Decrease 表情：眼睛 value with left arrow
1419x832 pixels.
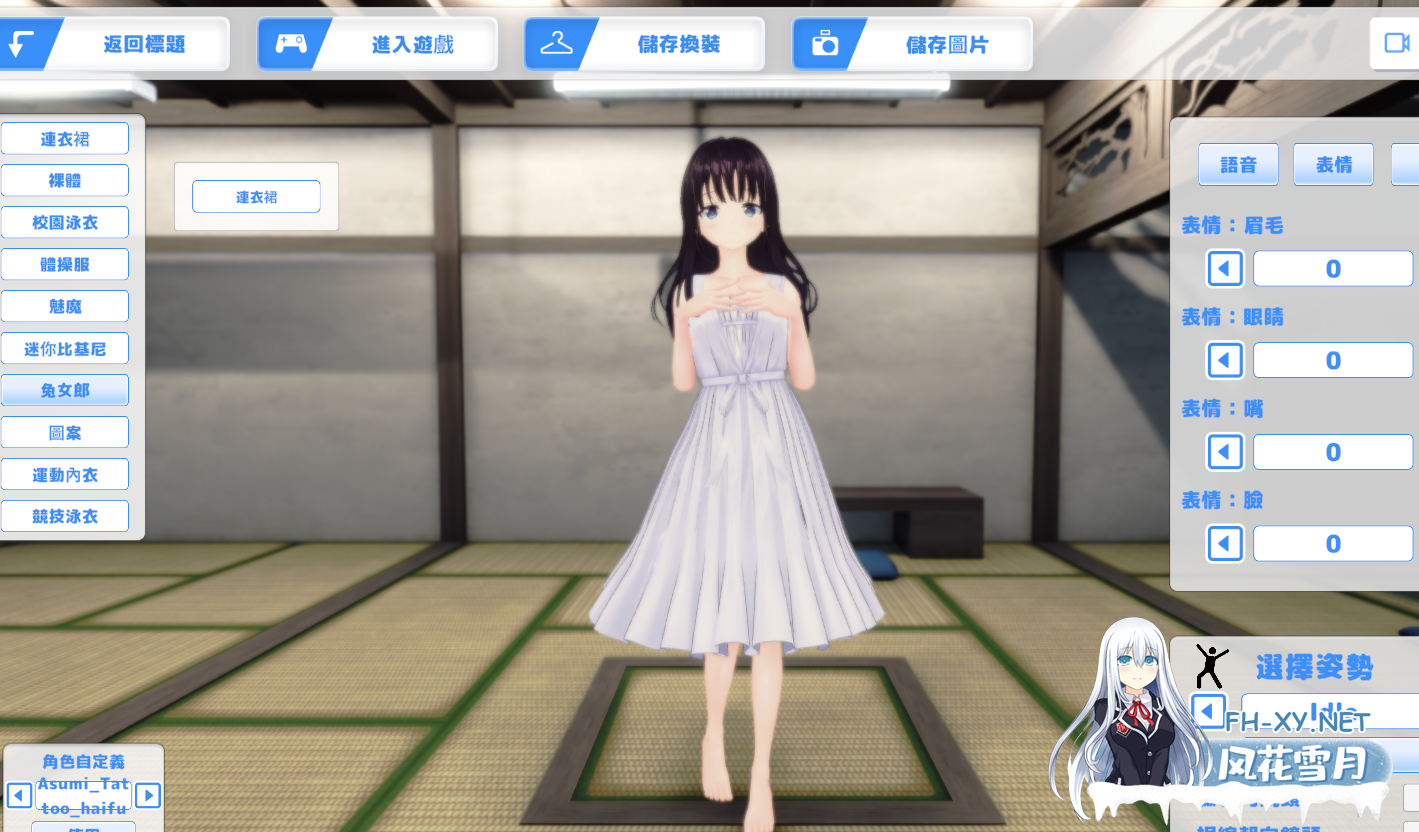tap(1225, 359)
